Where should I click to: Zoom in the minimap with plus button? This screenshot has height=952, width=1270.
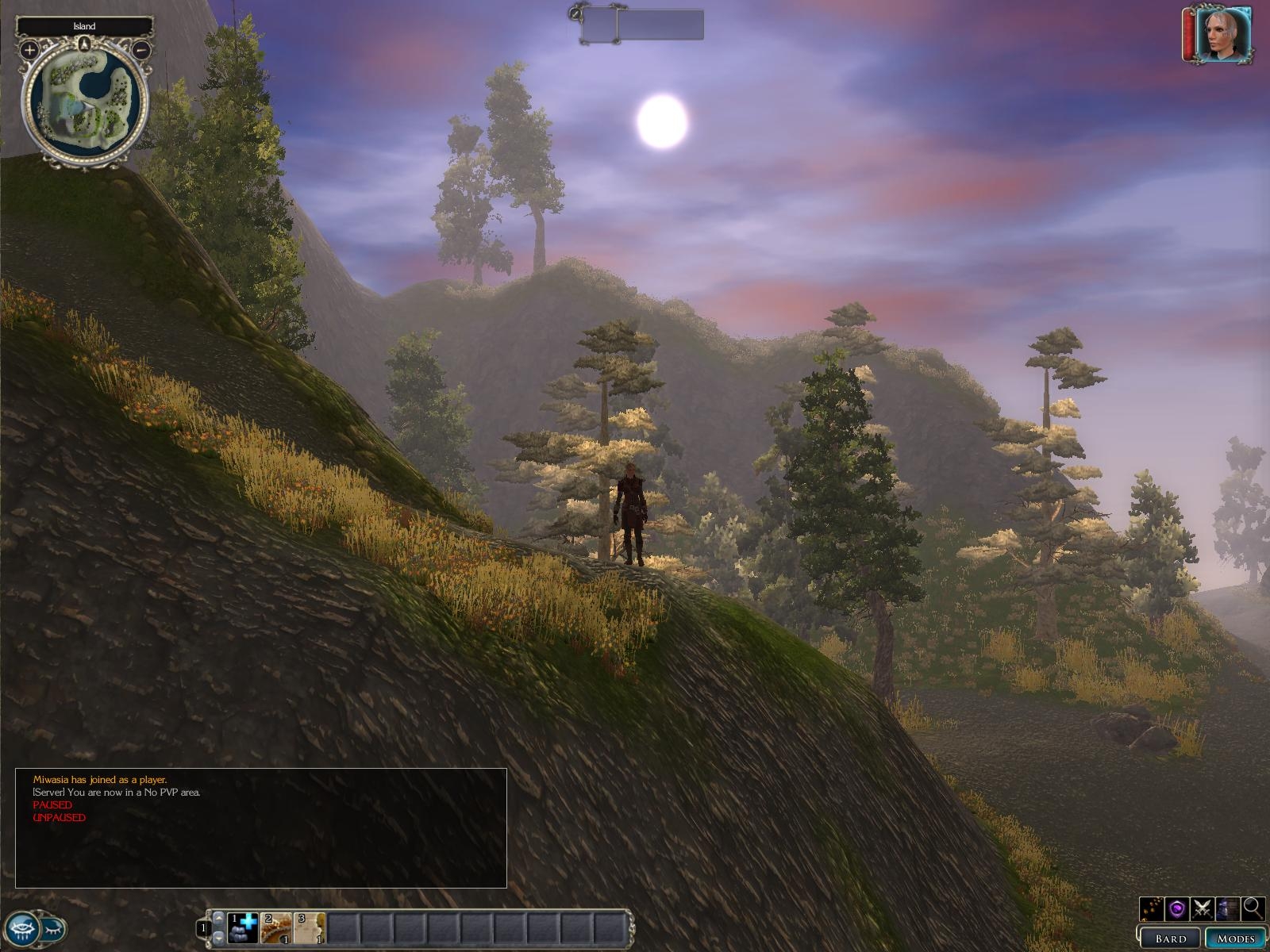click(29, 50)
